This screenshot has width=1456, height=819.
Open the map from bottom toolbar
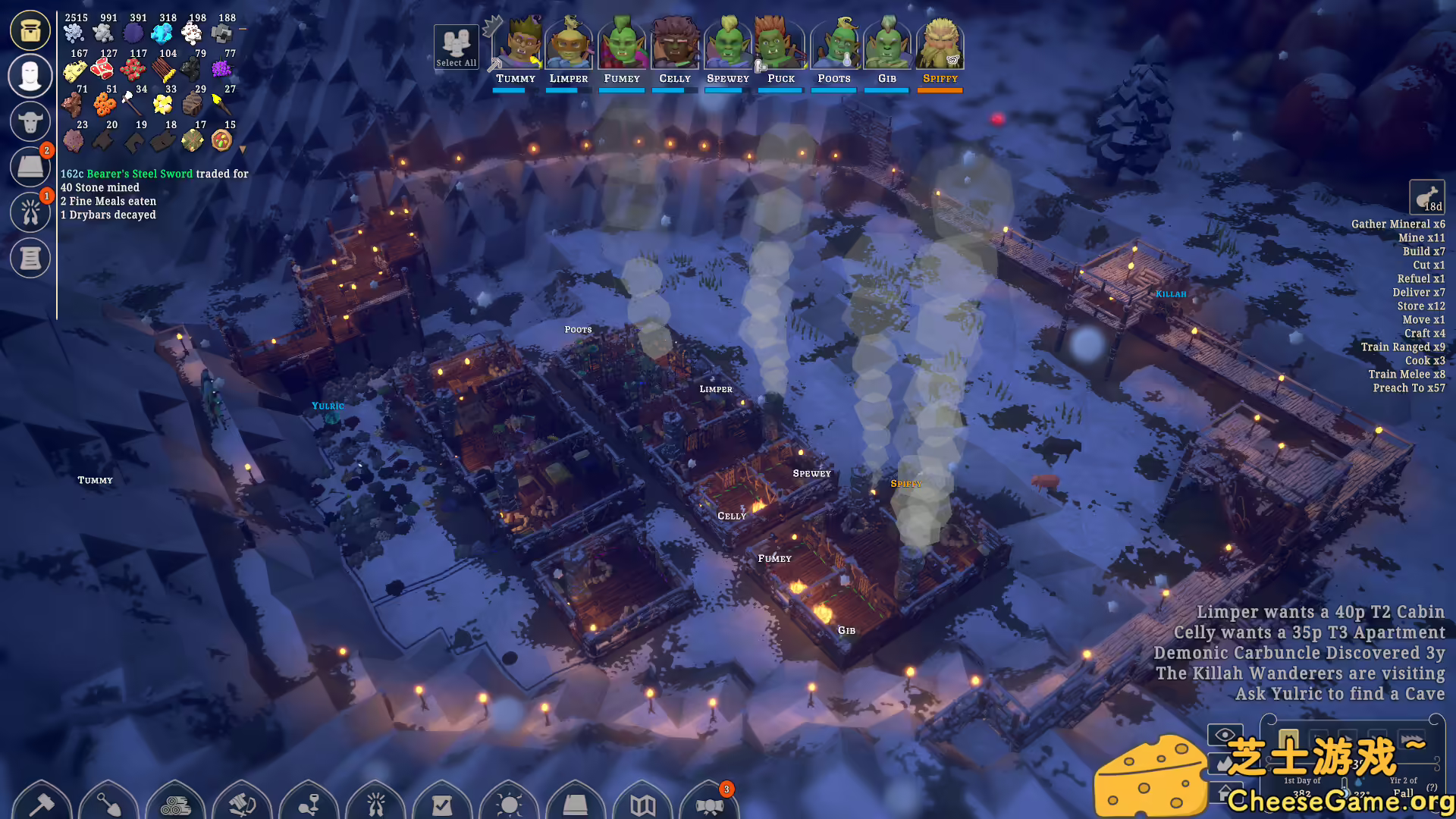pos(642,802)
